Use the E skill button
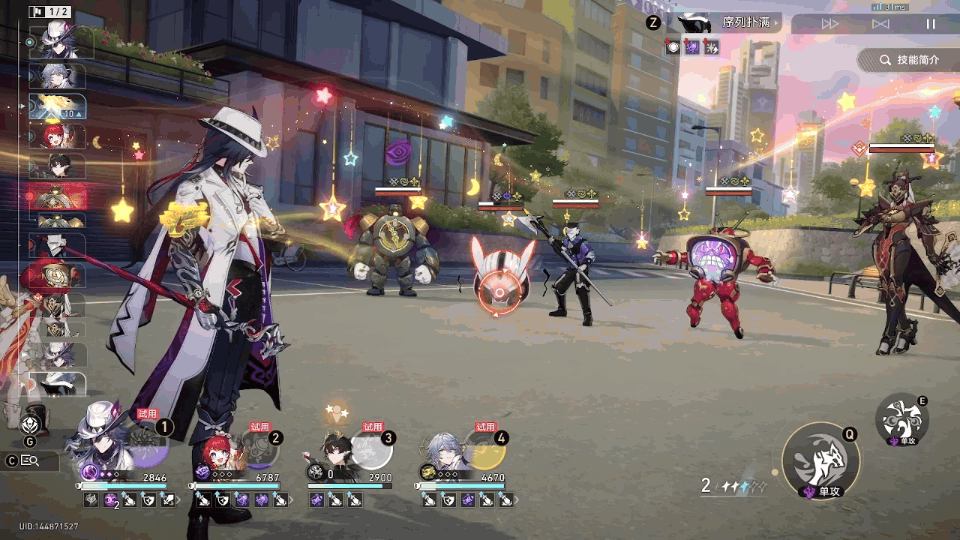This screenshot has height=540, width=960. point(902,419)
